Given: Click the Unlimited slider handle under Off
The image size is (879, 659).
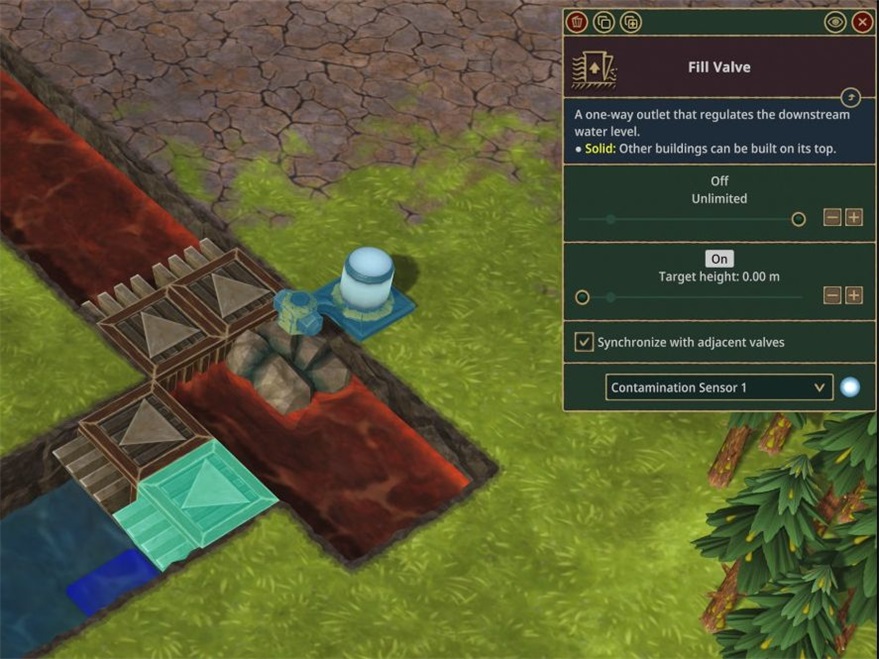Looking at the screenshot, I should (x=798, y=219).
